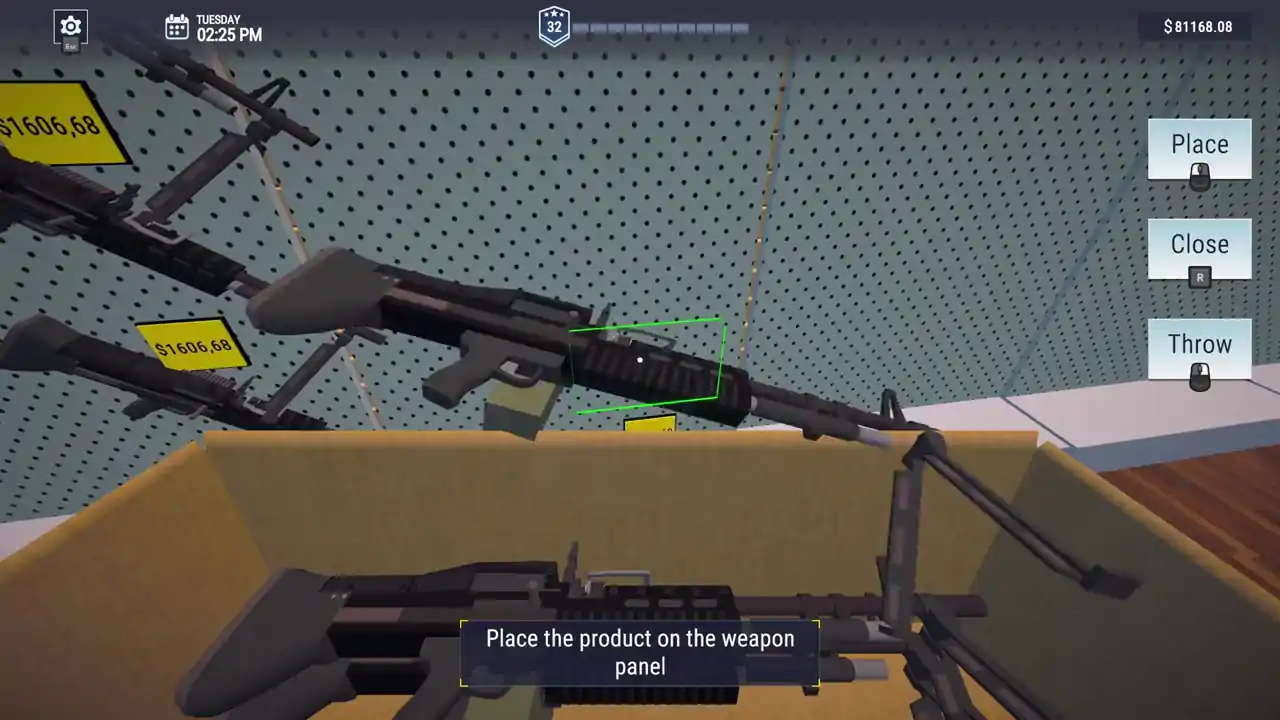The height and width of the screenshot is (720, 1280).
Task: Click the mouse icon beneath Throw
Action: (1199, 375)
